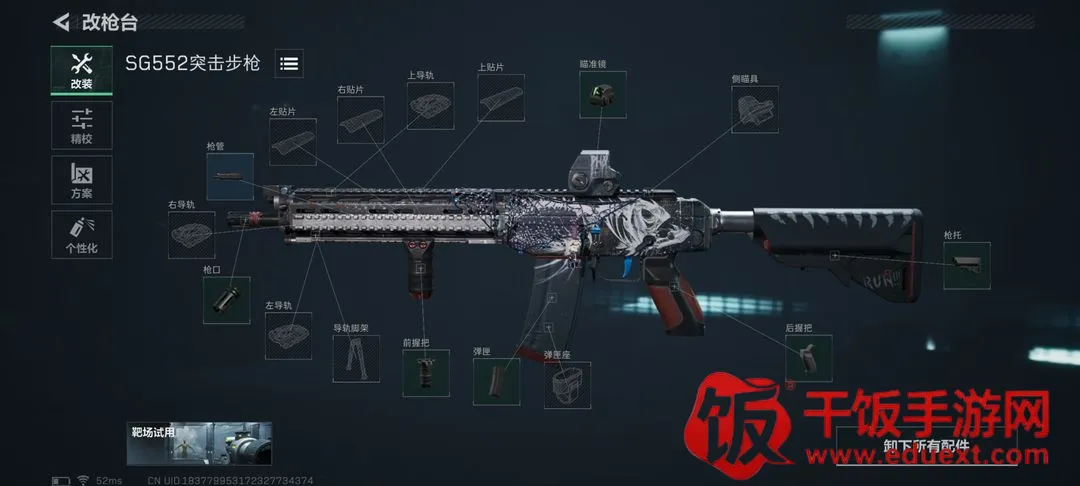Viewport: 1080px width, 486px height.
Task: Select the 枪管 barrel attachment slot
Action: coord(230,176)
